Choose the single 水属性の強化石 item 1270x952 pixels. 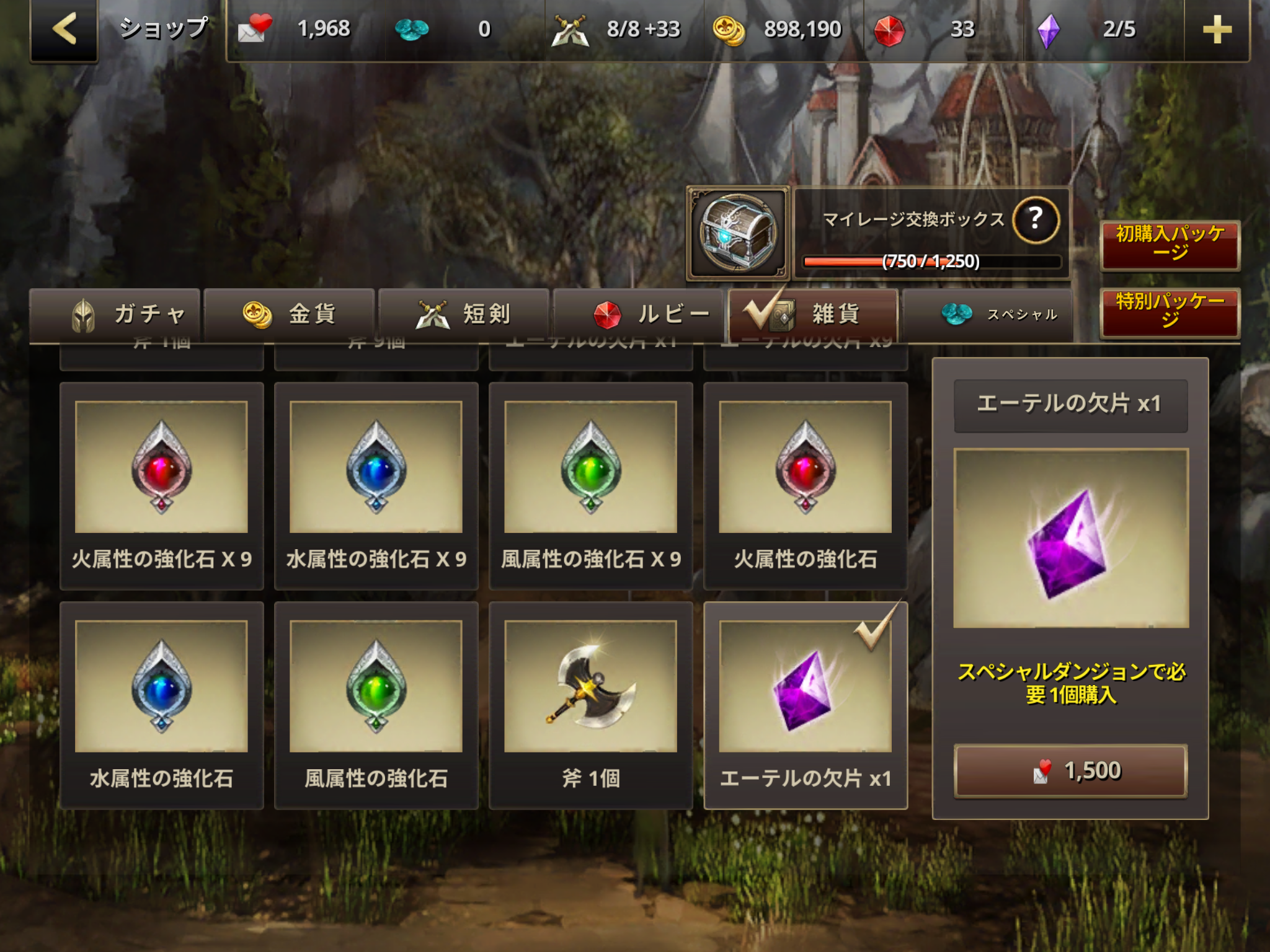(162, 705)
